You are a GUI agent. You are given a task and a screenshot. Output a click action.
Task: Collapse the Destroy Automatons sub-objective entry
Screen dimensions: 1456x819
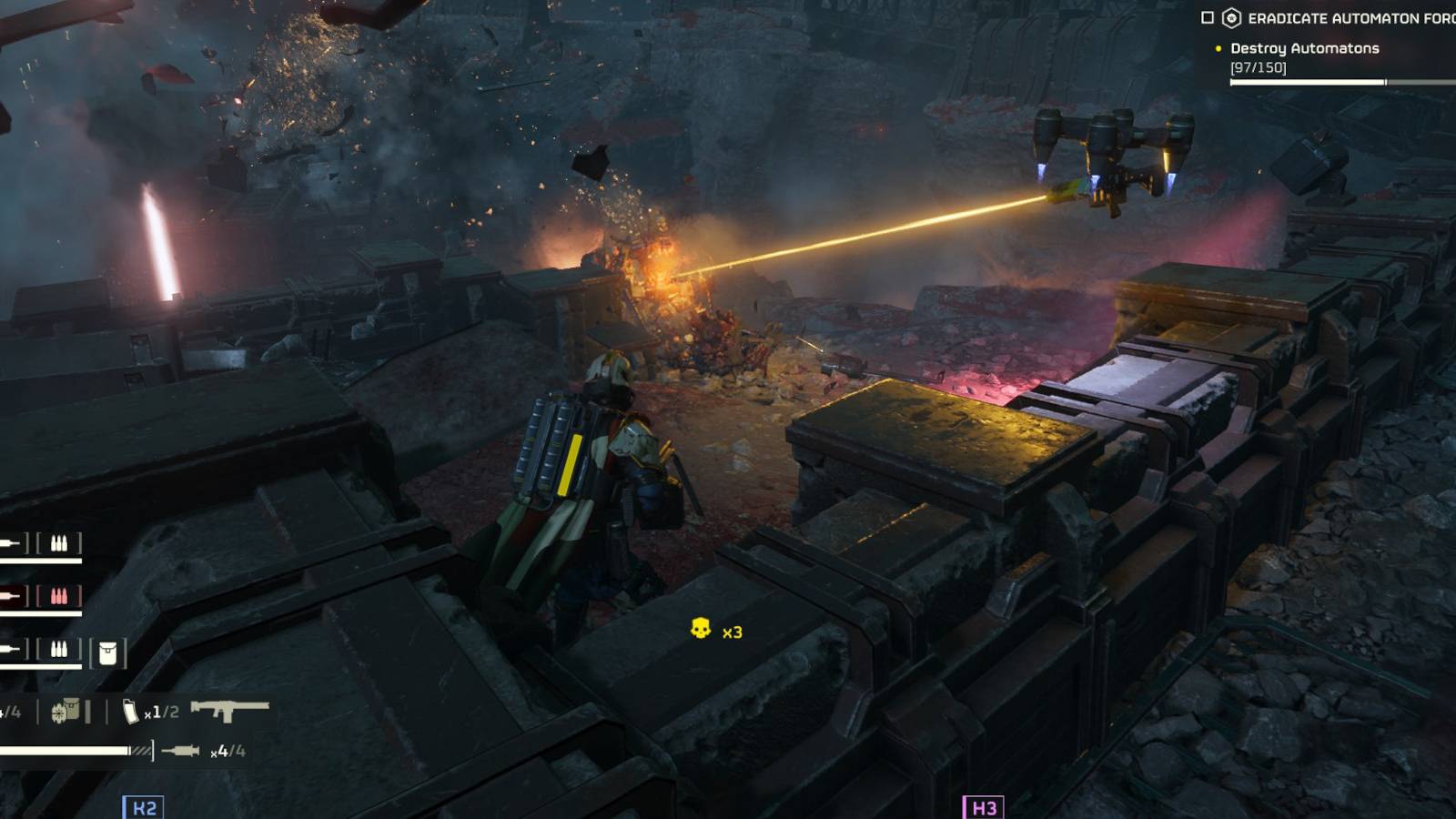(x=1306, y=48)
